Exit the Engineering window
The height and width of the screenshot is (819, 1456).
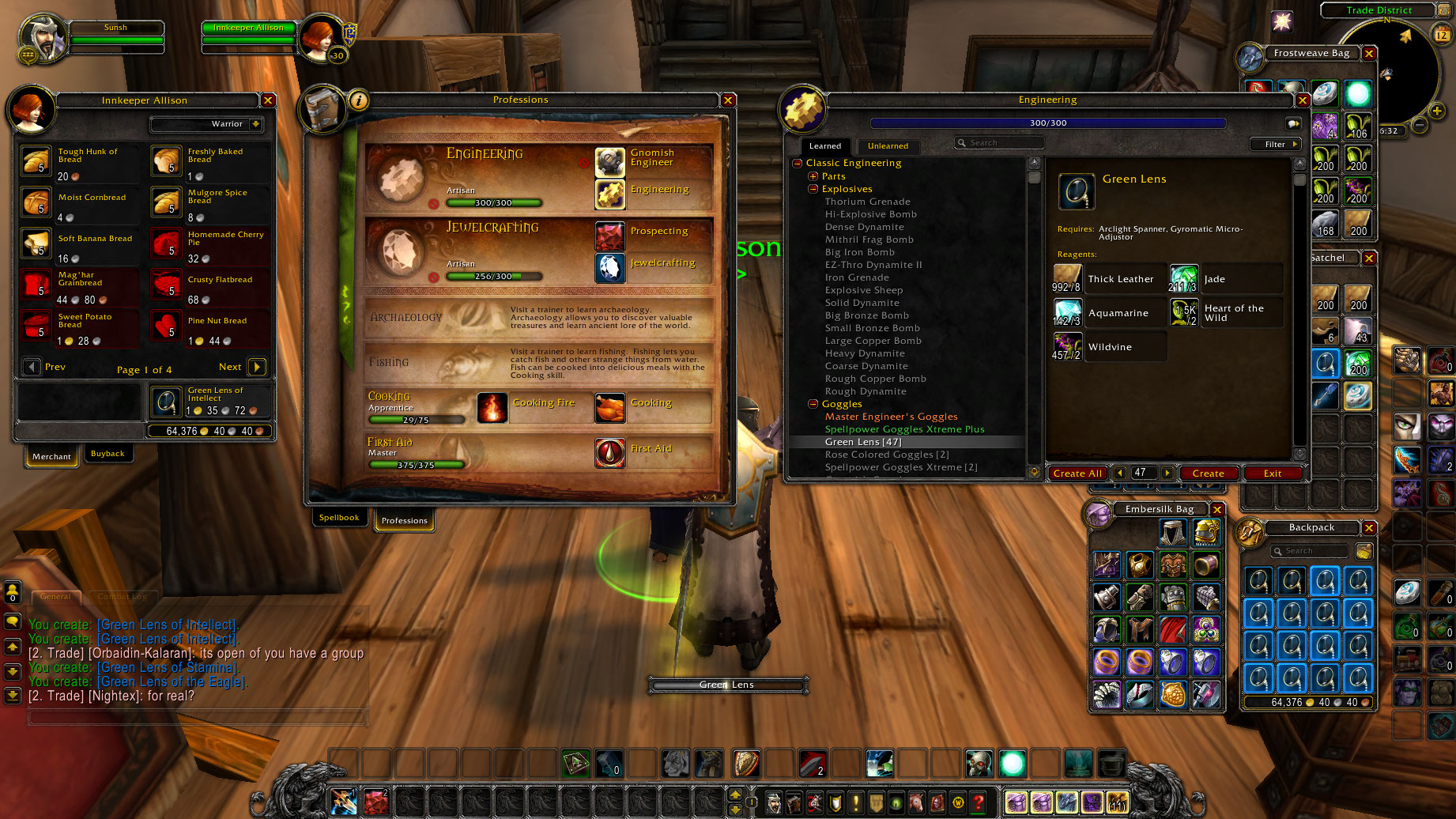(1272, 474)
